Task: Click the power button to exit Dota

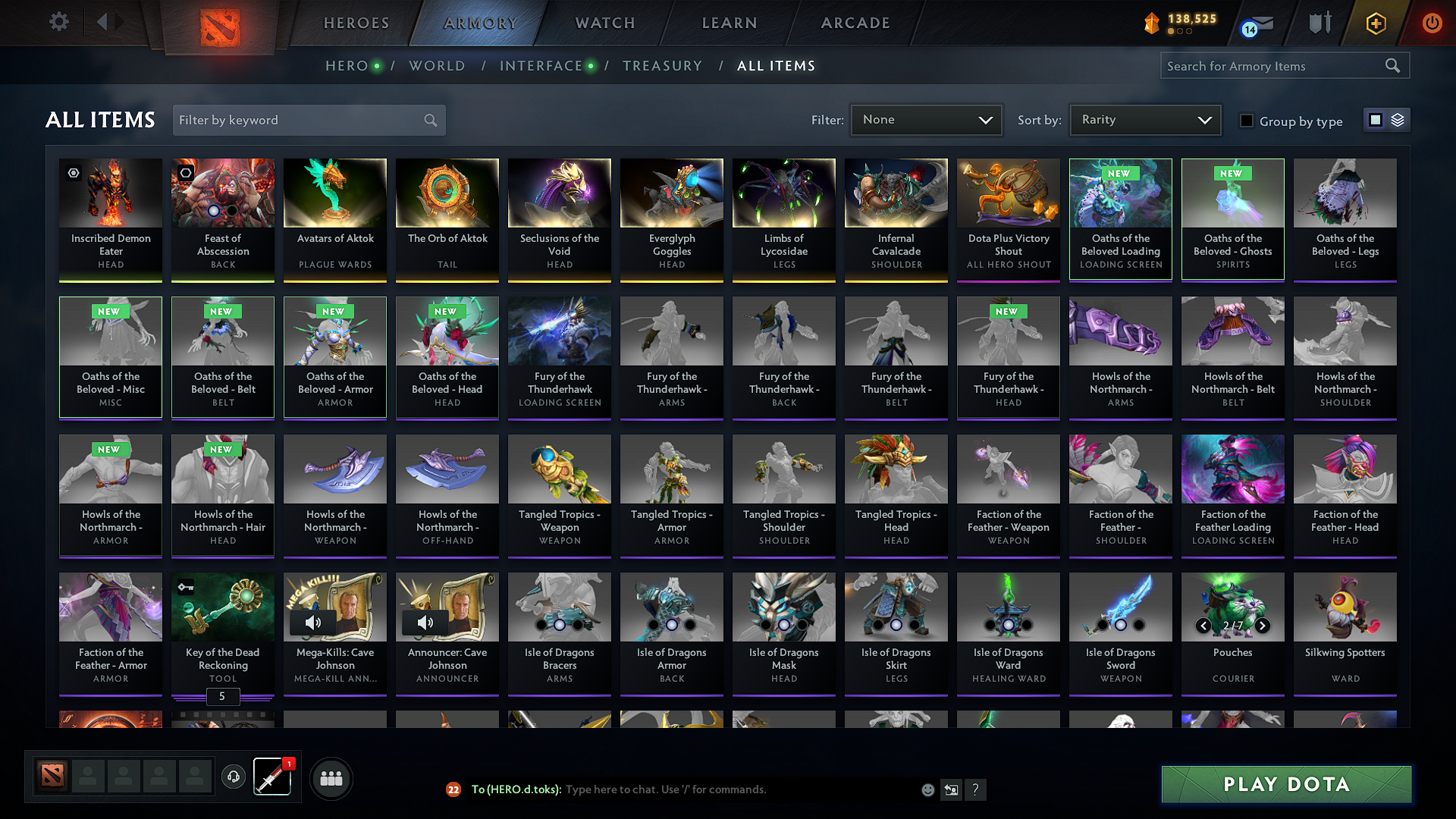Action: pos(1432,24)
